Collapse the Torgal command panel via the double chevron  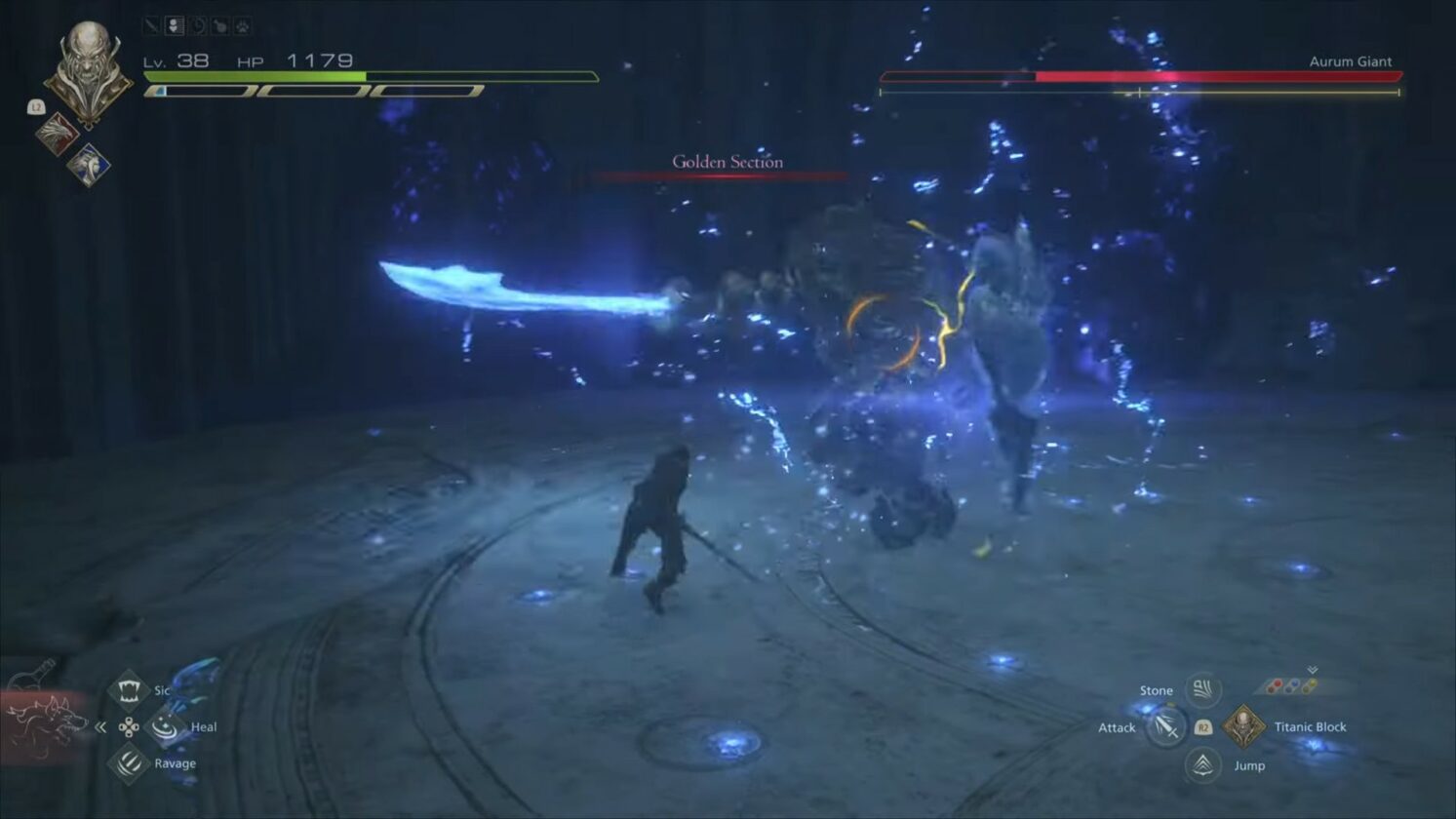click(99, 727)
